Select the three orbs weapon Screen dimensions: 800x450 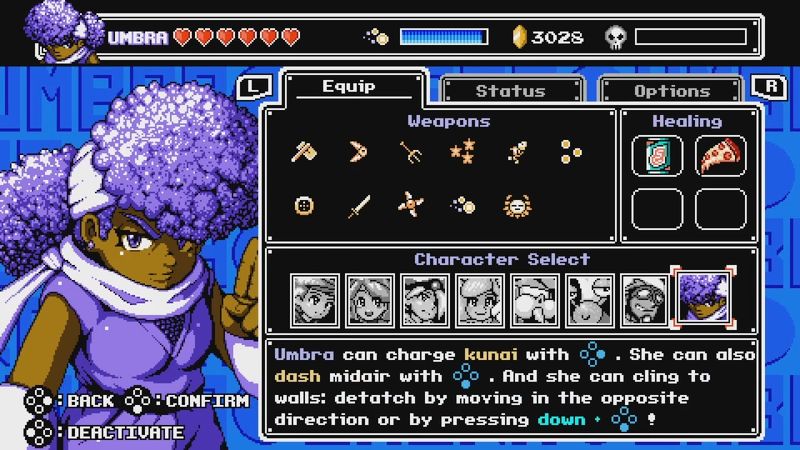click(568, 152)
